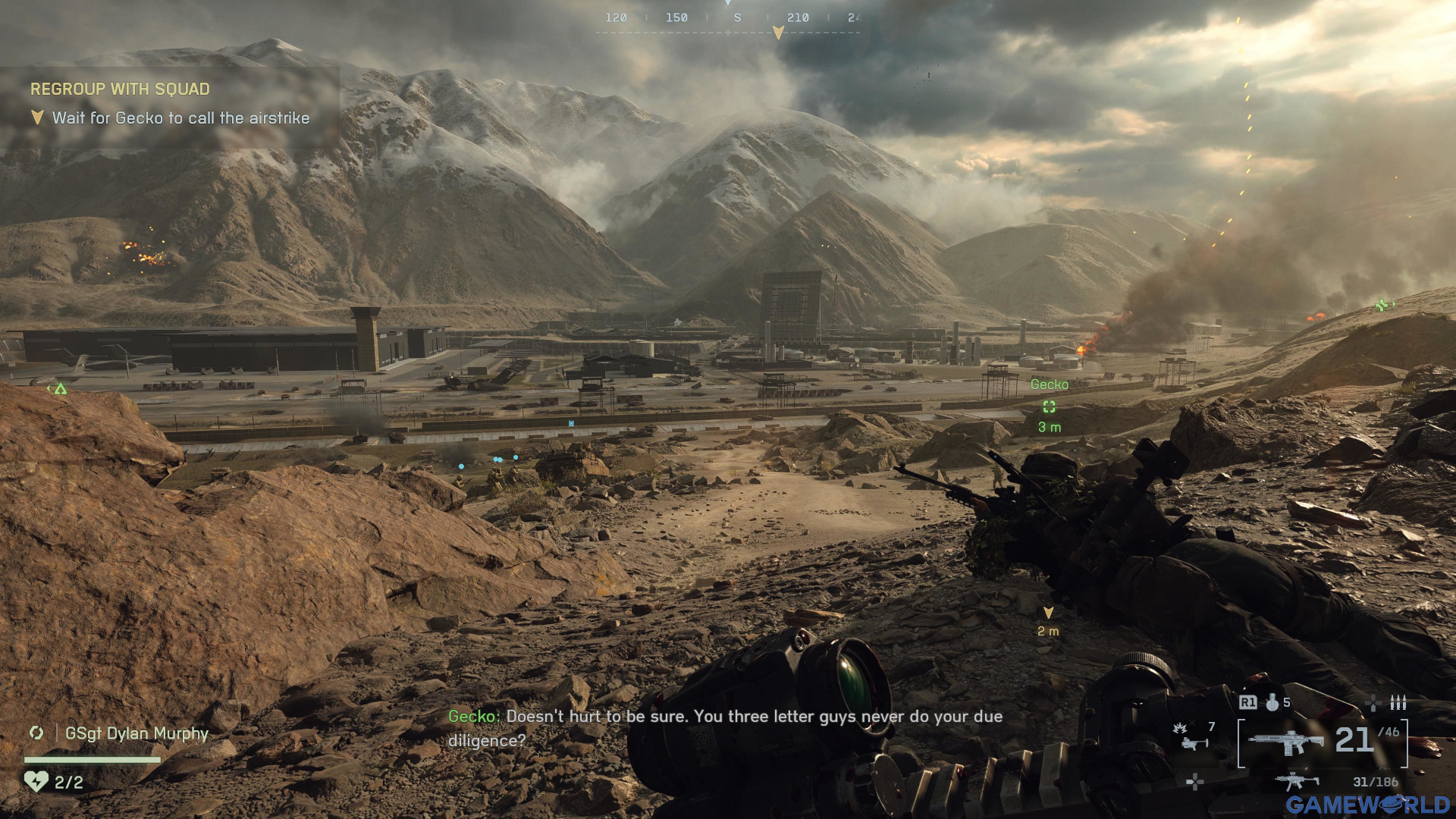The image size is (1456, 819).
Task: Select the Gecko squadmate marker
Action: click(1049, 406)
